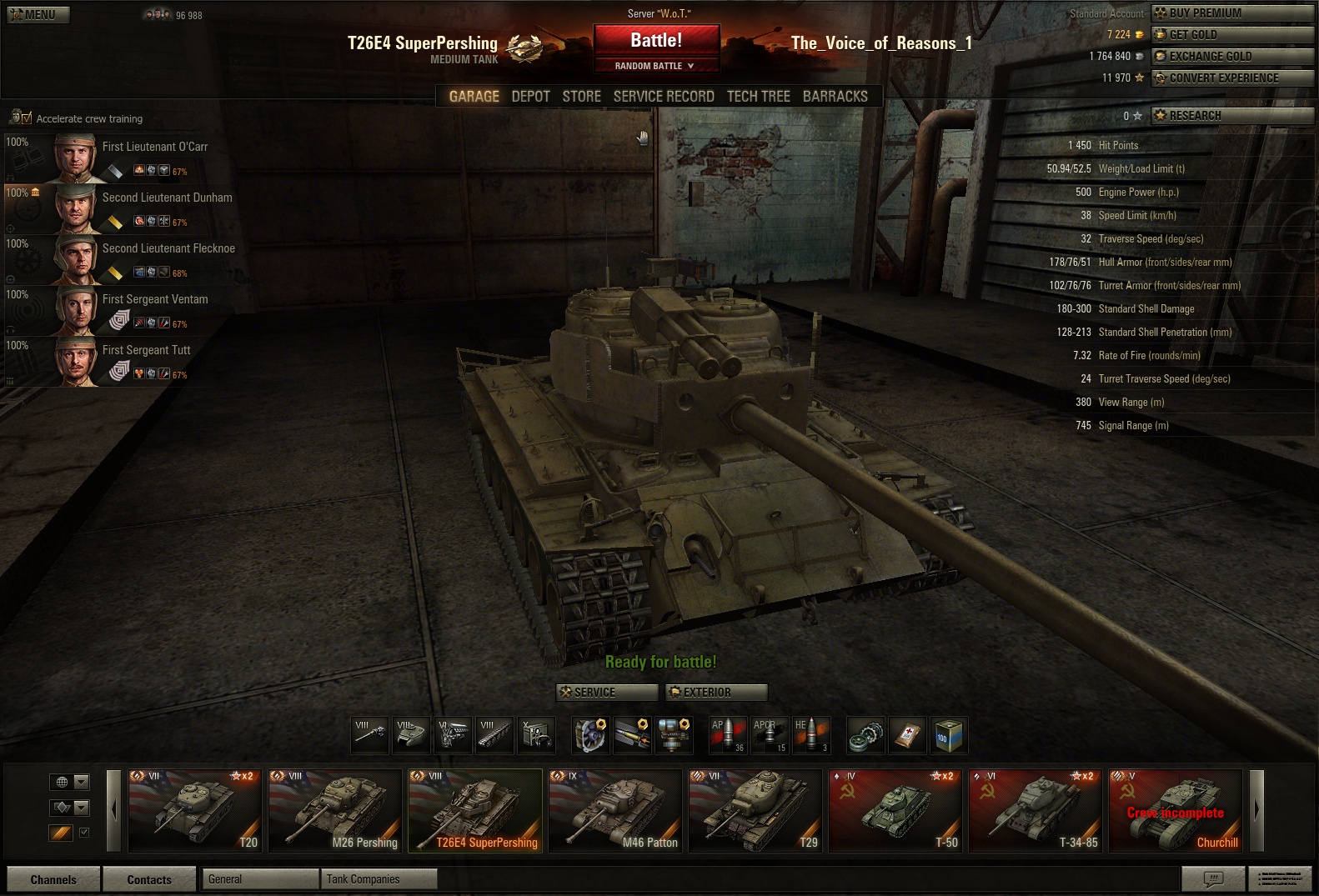Open the Store tab

pos(581,97)
